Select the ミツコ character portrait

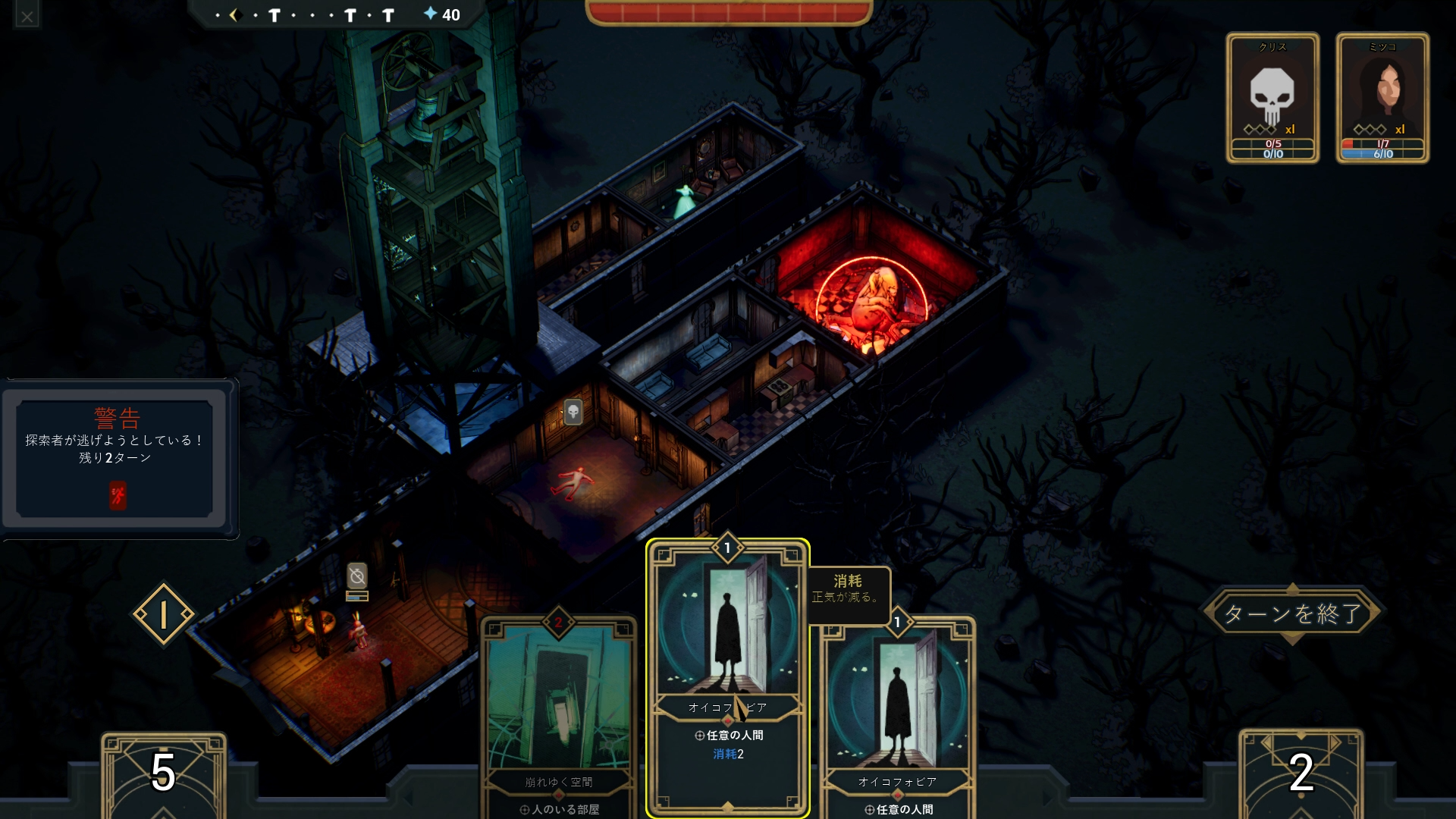coord(1382,97)
